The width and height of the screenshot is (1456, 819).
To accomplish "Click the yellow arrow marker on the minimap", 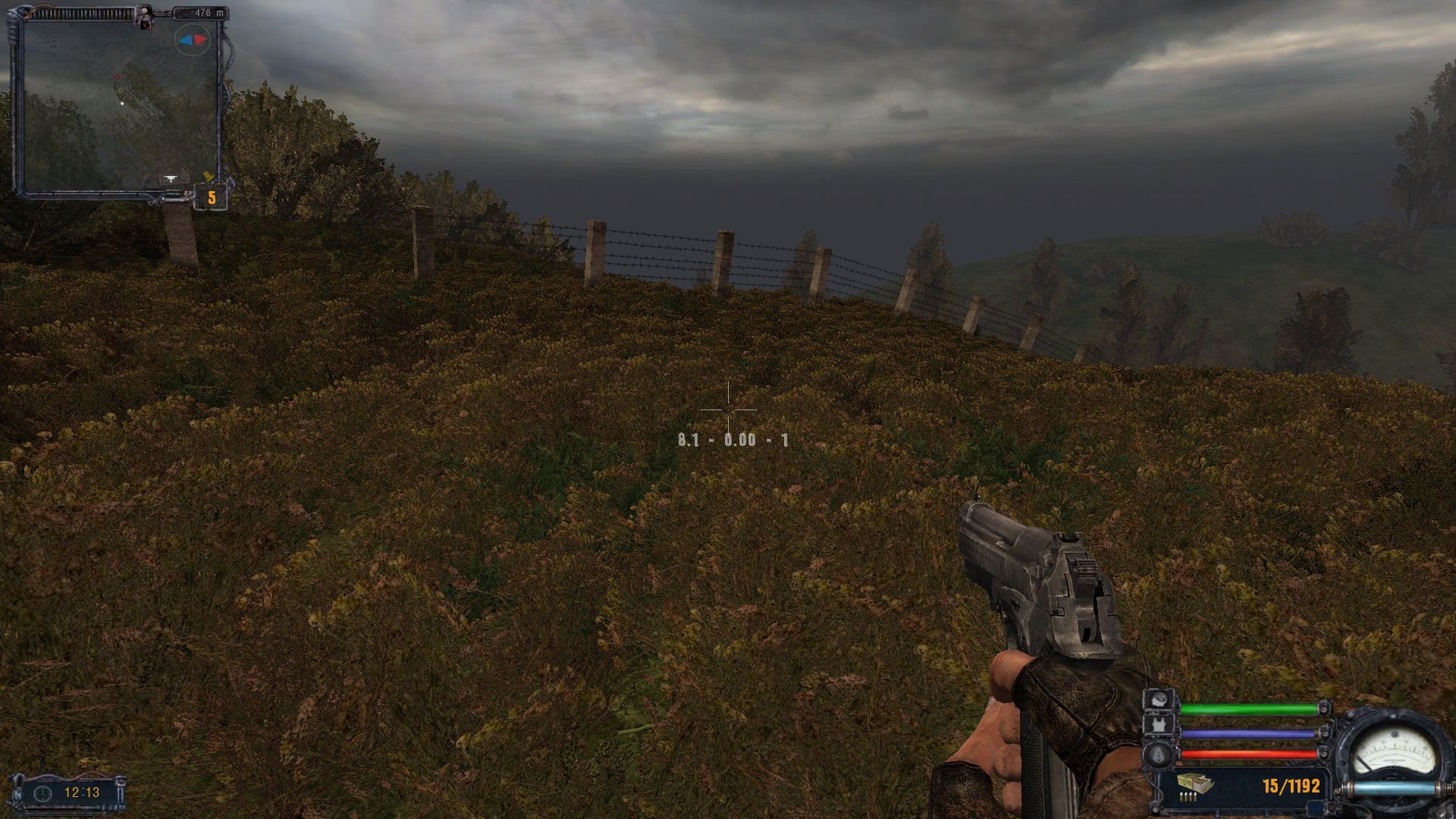I will coord(208,177).
